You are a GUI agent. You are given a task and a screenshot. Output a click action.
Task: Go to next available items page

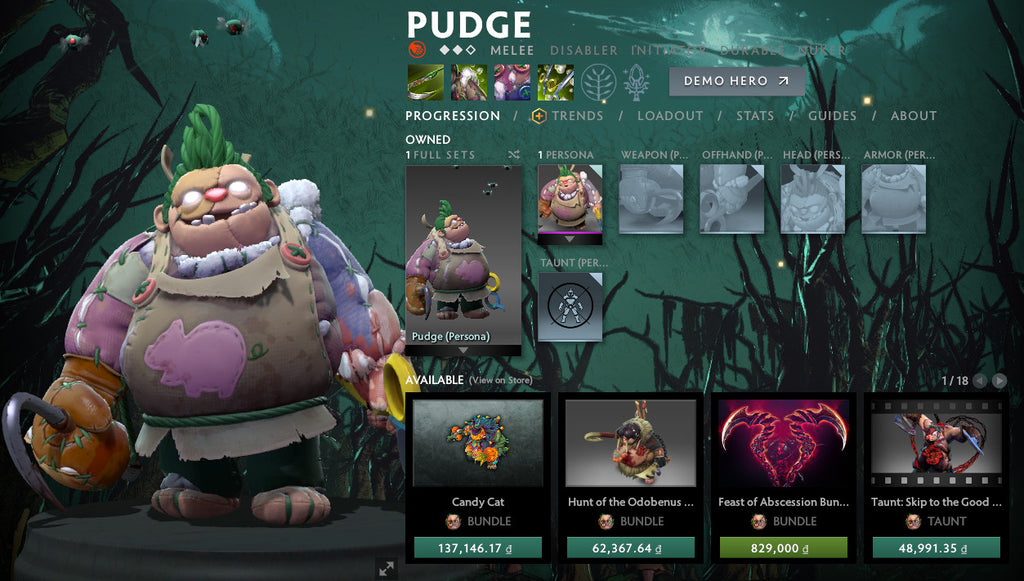(x=999, y=381)
